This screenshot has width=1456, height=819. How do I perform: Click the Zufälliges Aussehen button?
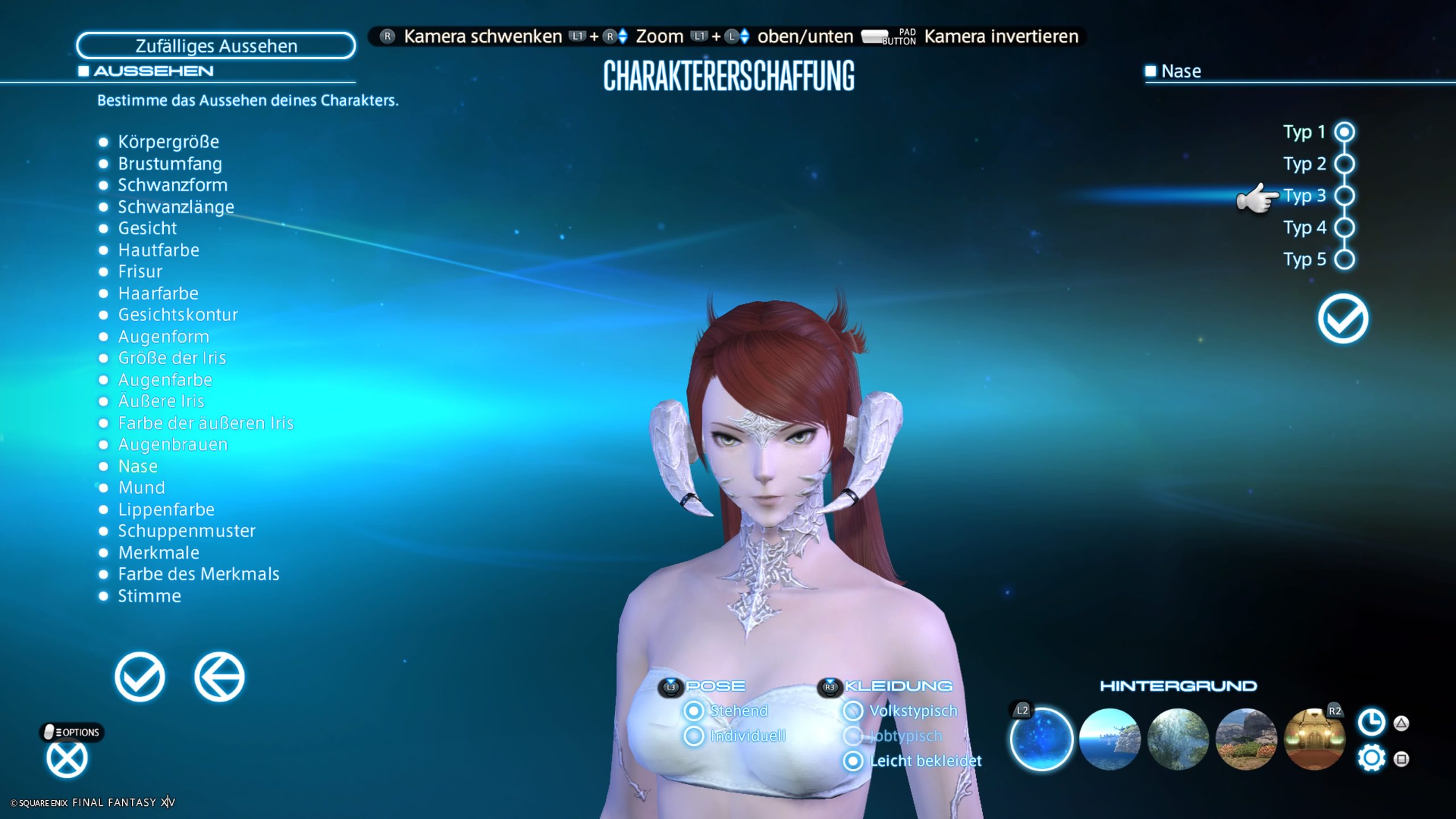click(216, 45)
